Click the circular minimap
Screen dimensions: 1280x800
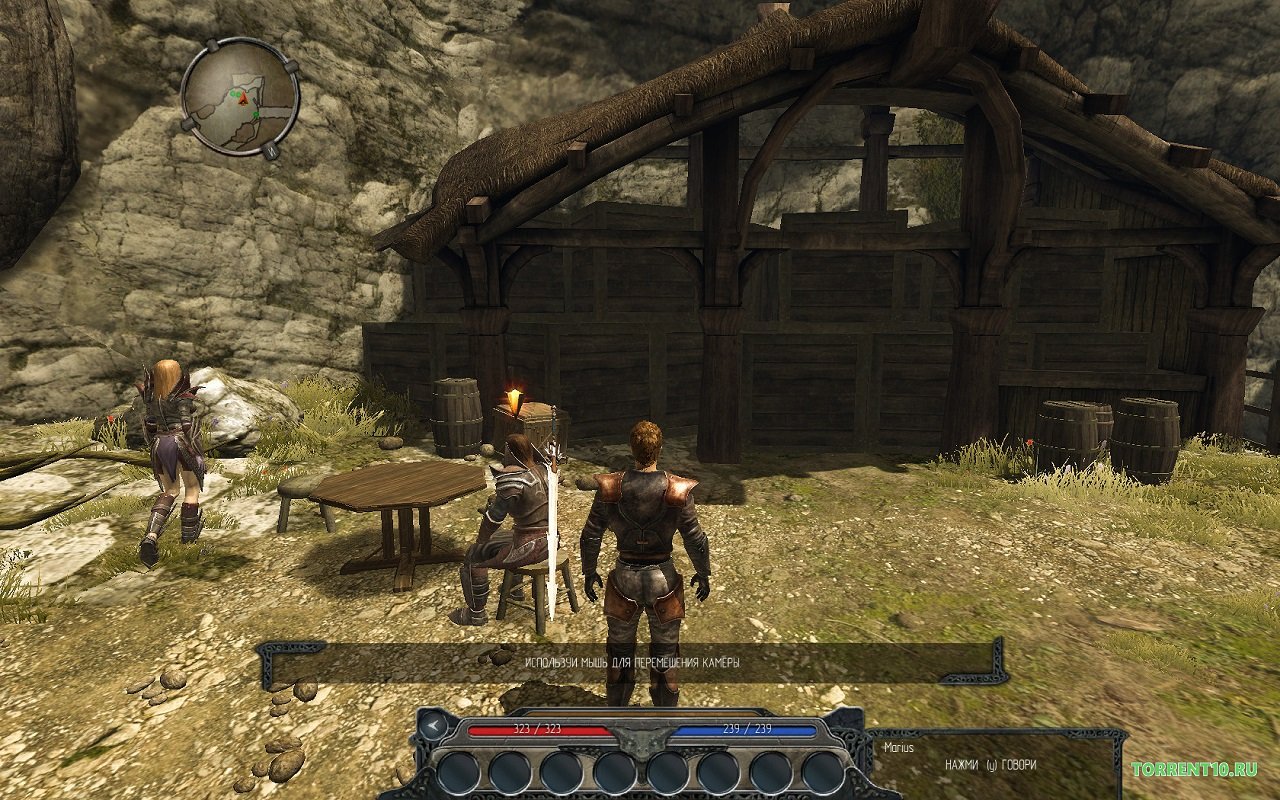pos(240,96)
